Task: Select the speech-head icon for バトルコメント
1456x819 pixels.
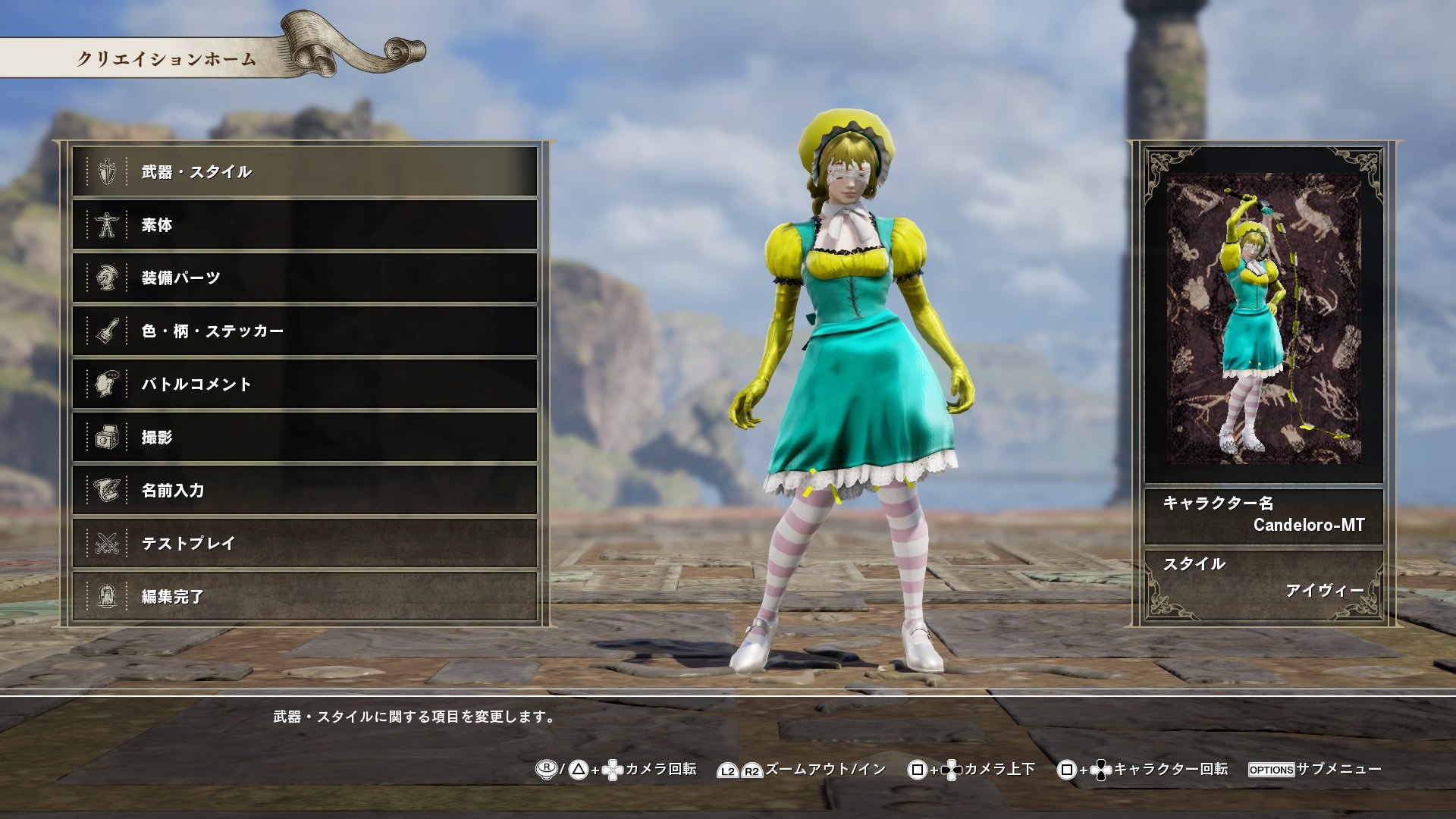Action: [x=107, y=384]
